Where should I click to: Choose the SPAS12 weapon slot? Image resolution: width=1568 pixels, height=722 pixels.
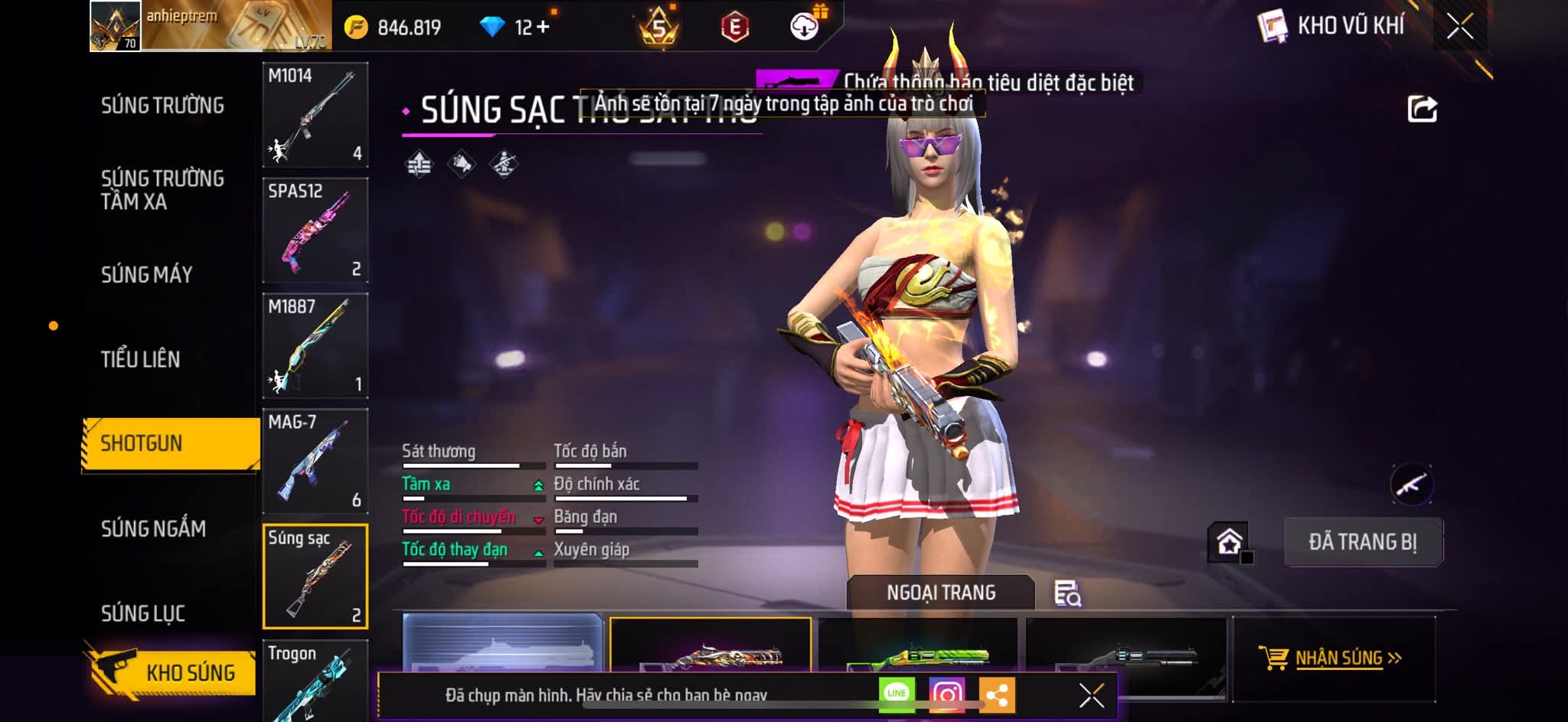click(315, 230)
